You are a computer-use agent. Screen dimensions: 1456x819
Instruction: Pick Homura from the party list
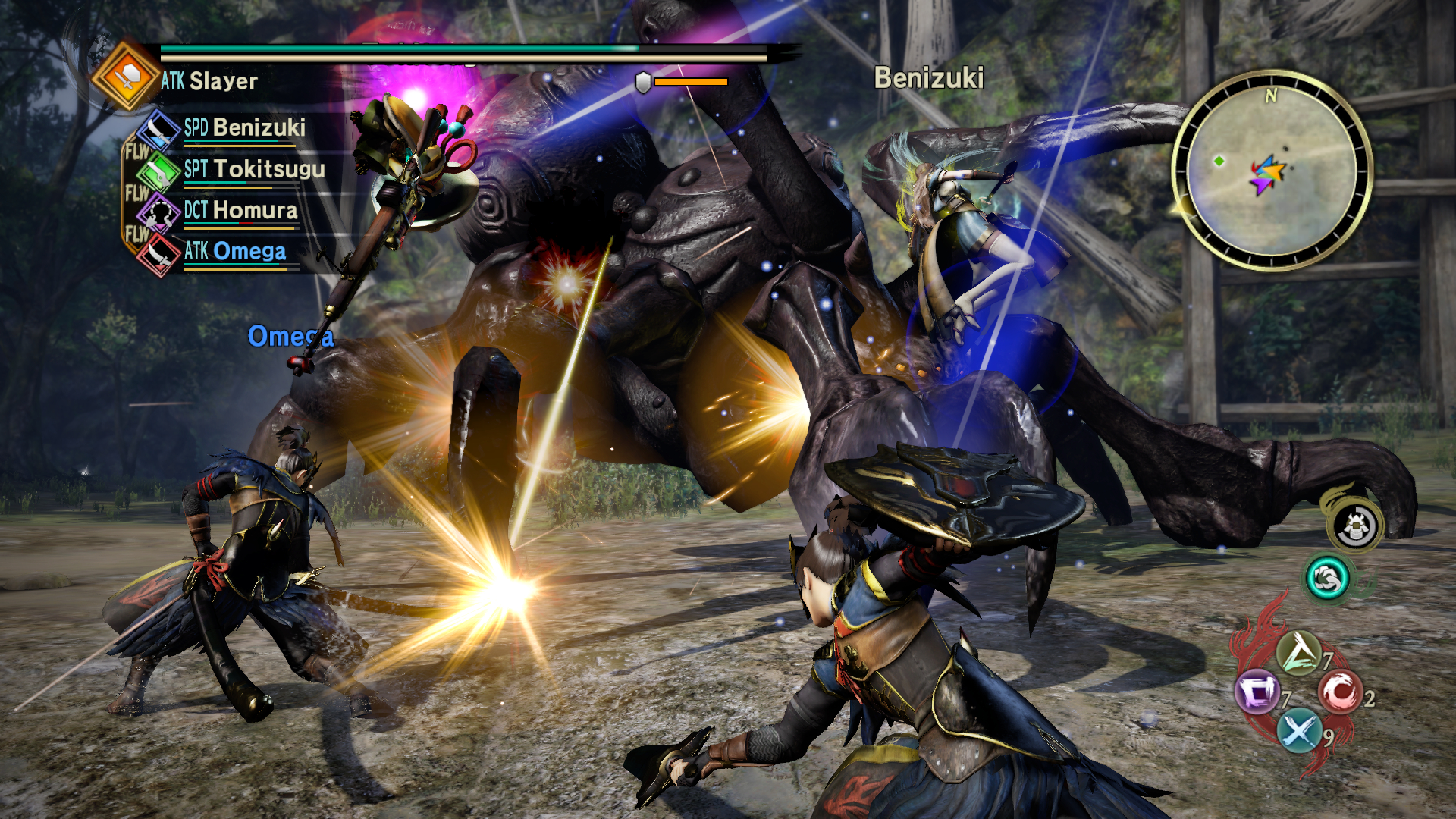[x=240, y=210]
